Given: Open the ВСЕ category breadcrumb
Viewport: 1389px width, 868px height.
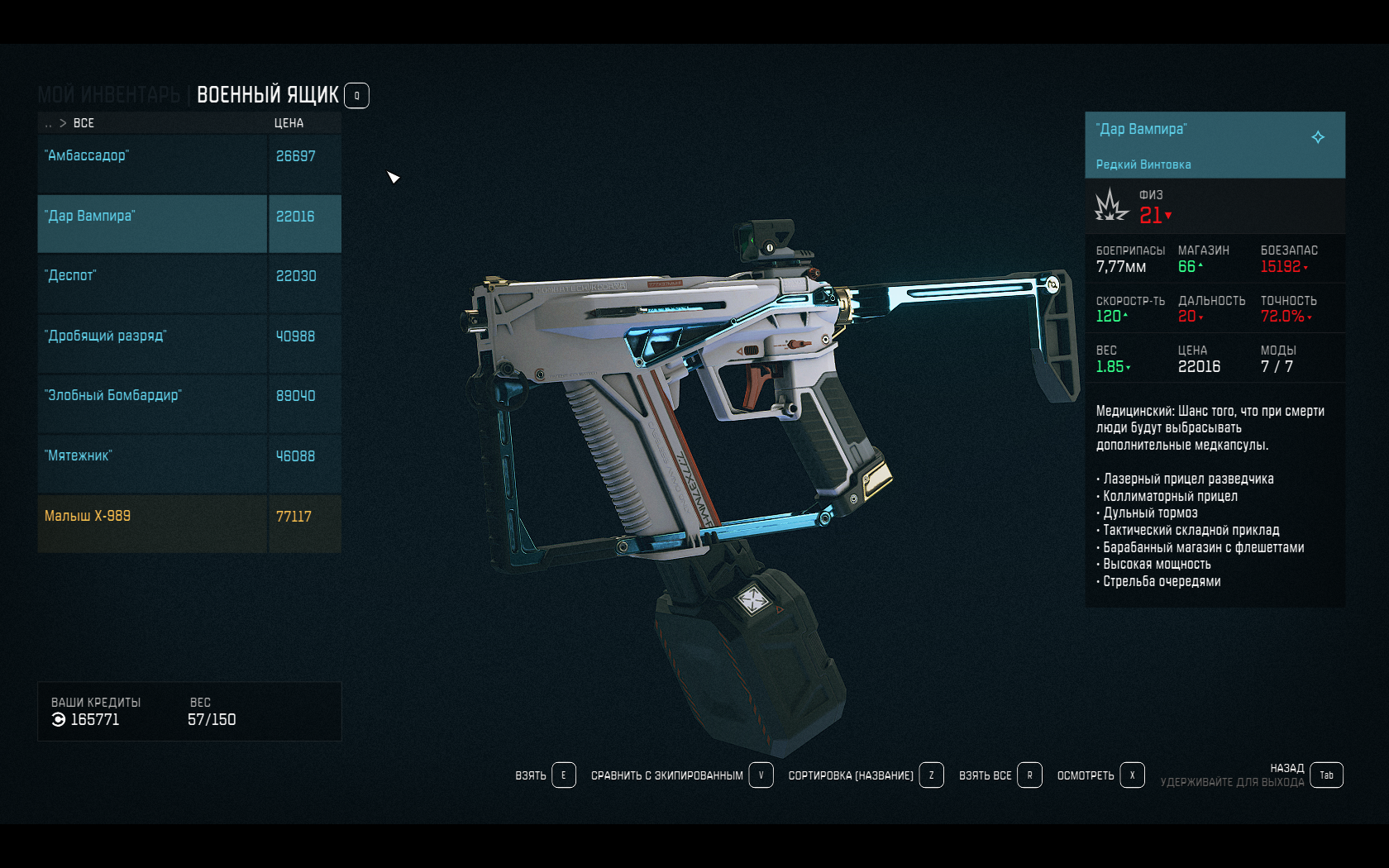Looking at the screenshot, I should coord(84,123).
